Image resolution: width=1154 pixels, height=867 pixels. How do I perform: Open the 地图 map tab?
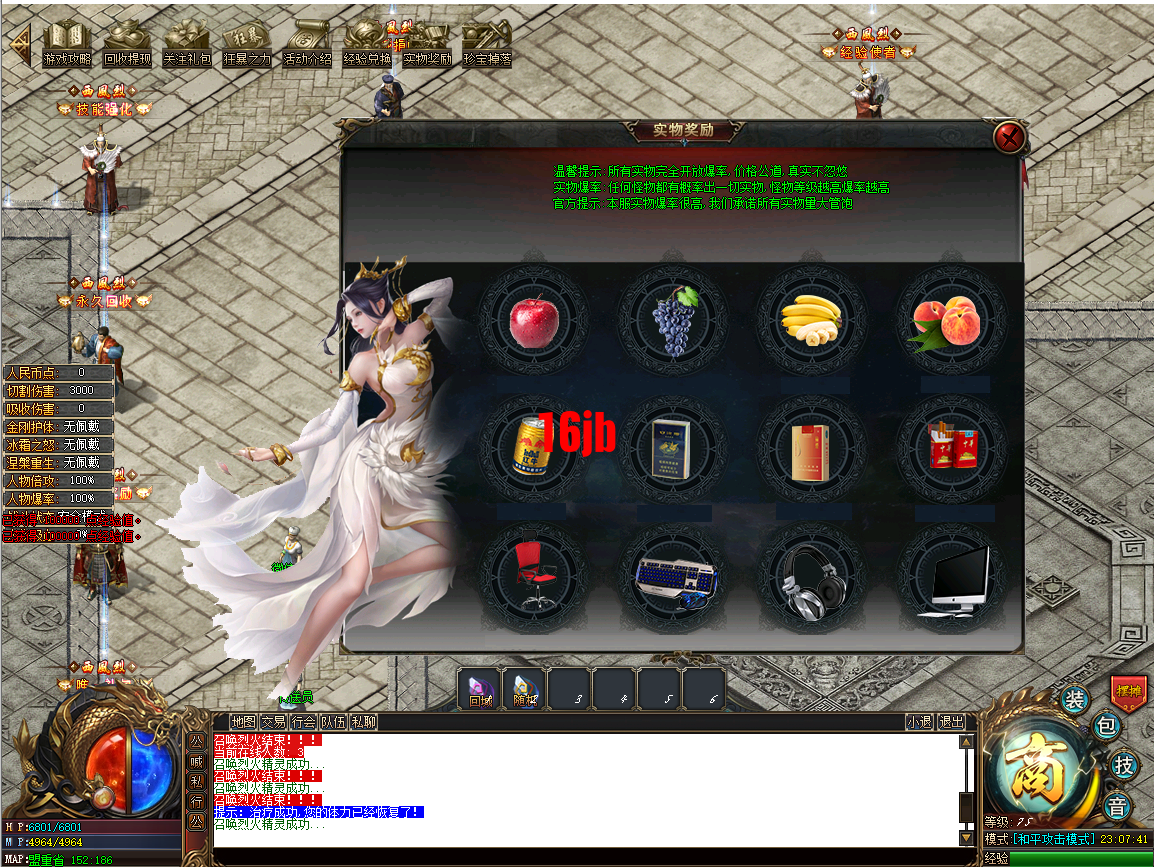pos(243,722)
